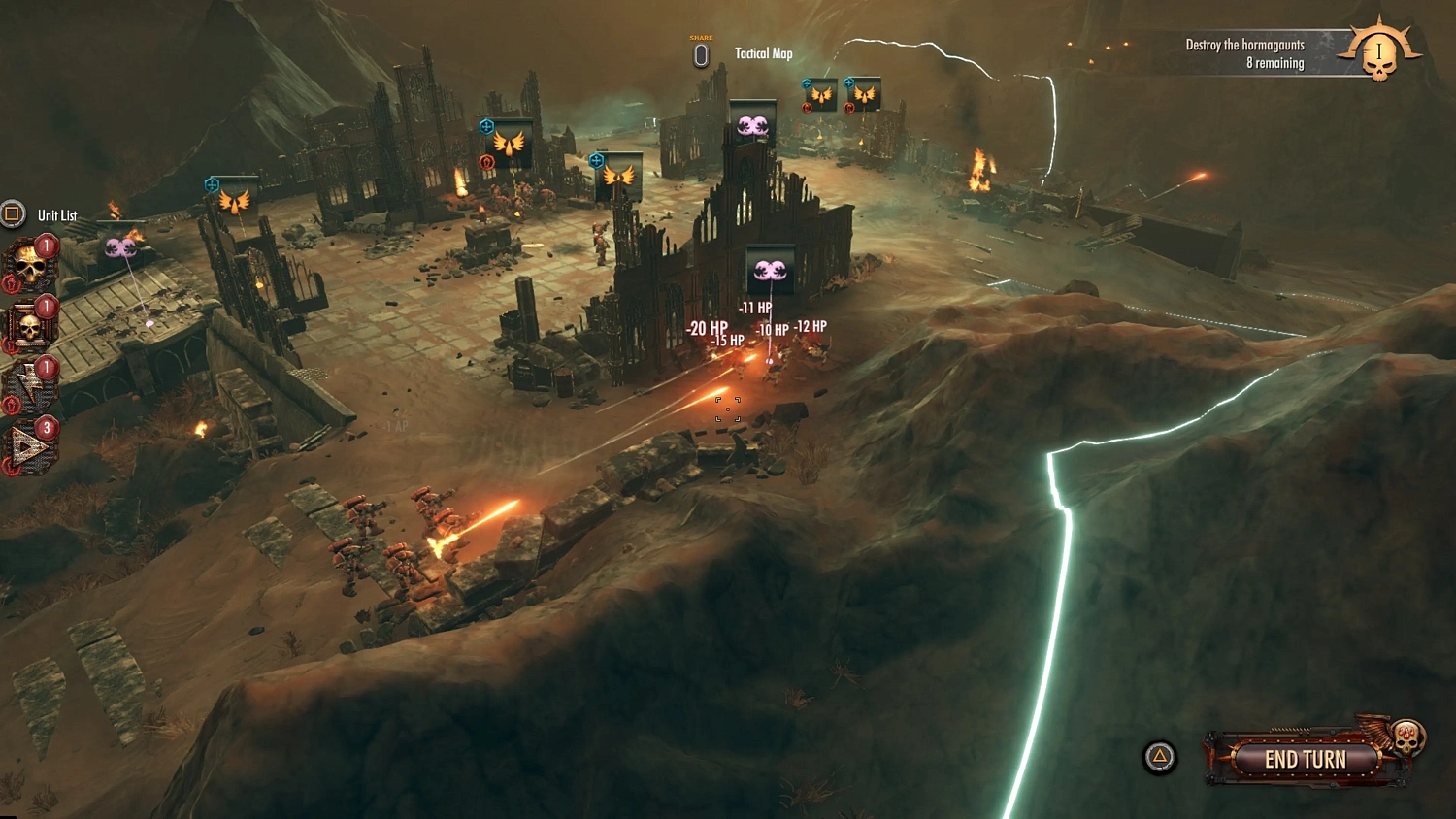Image resolution: width=1456 pixels, height=819 pixels.
Task: Open the Unit List panel
Action: click(14, 214)
